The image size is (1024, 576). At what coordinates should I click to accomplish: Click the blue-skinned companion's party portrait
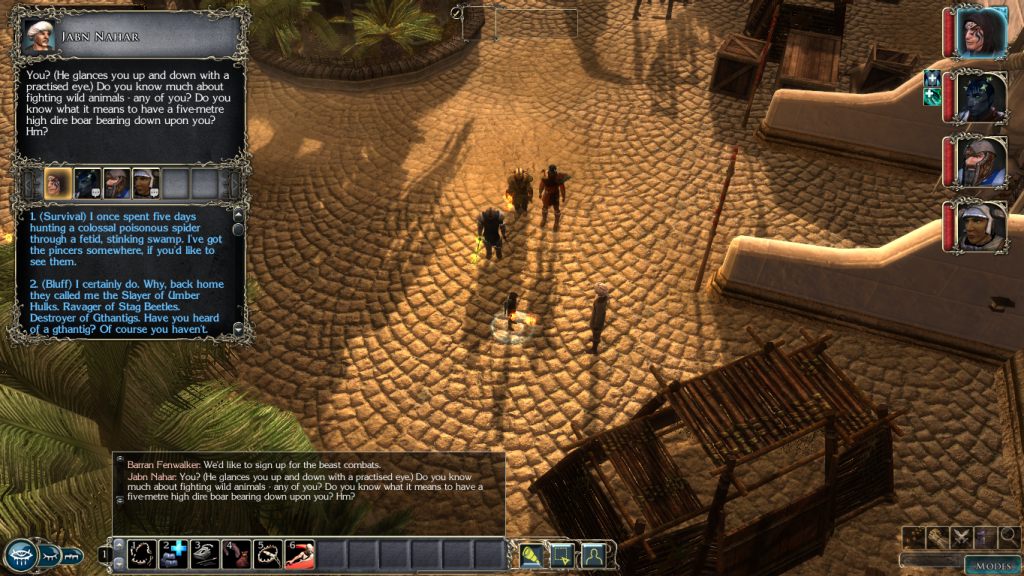980,97
